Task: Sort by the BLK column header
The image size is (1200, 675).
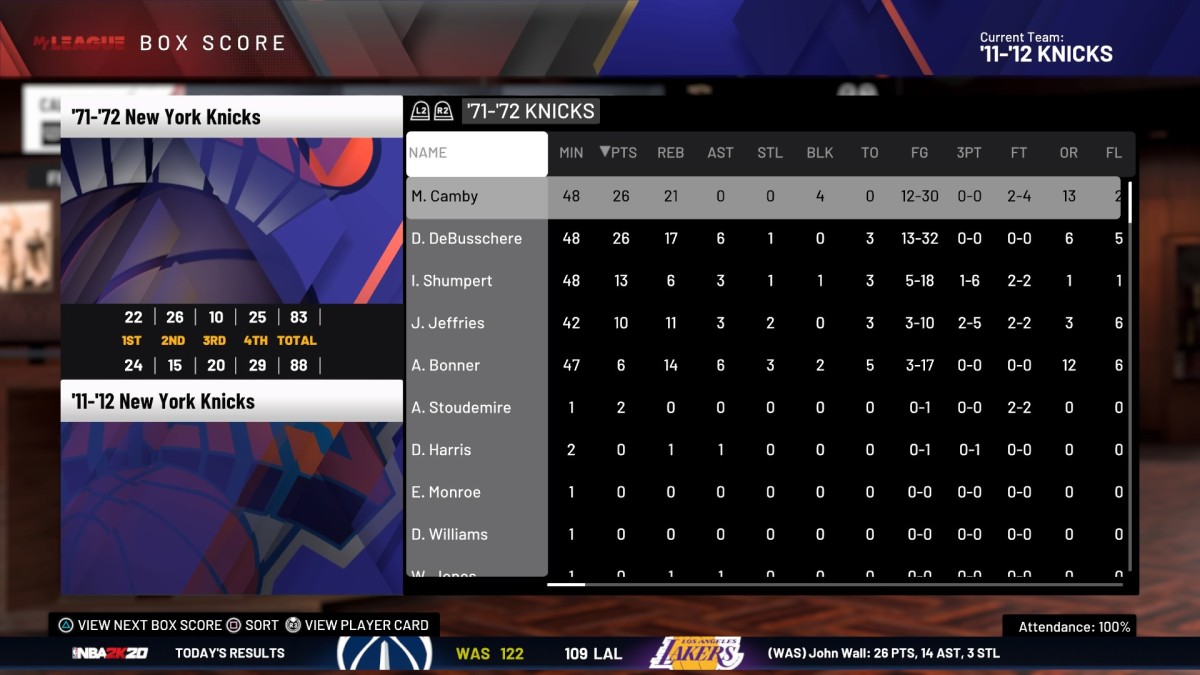Action: tap(820, 153)
